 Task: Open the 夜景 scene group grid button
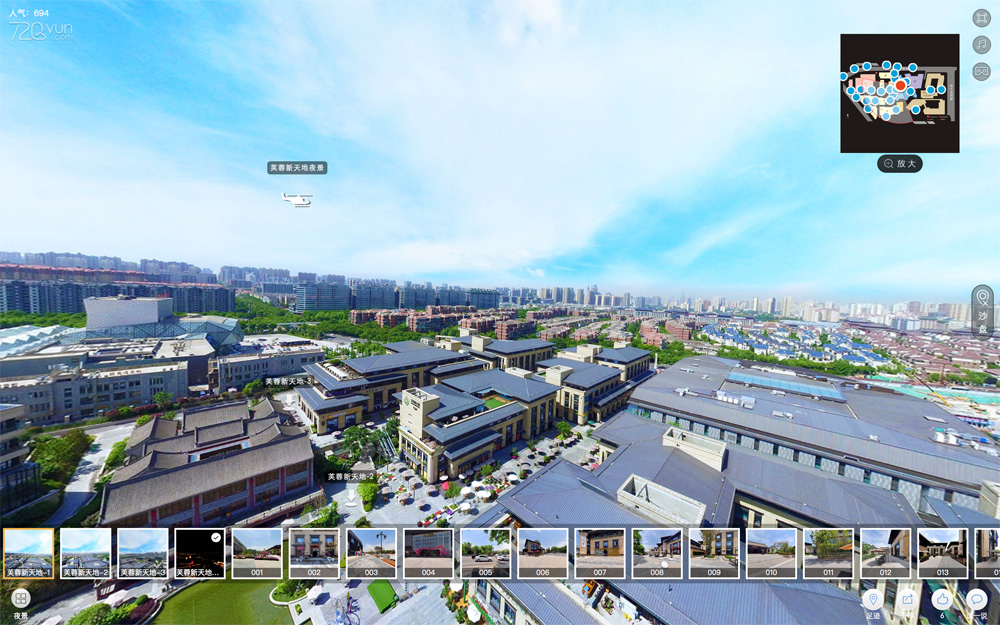click(x=21, y=599)
